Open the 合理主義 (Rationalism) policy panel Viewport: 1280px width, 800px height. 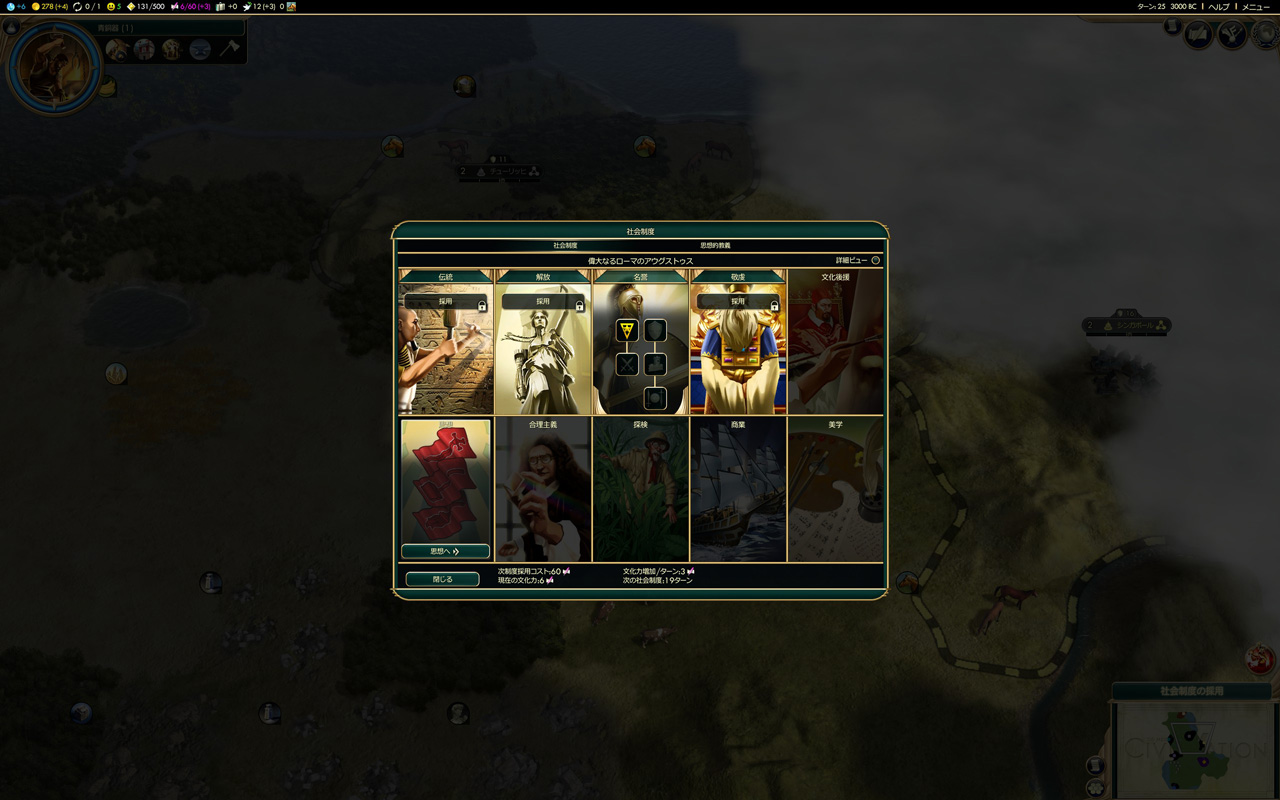[x=543, y=490]
